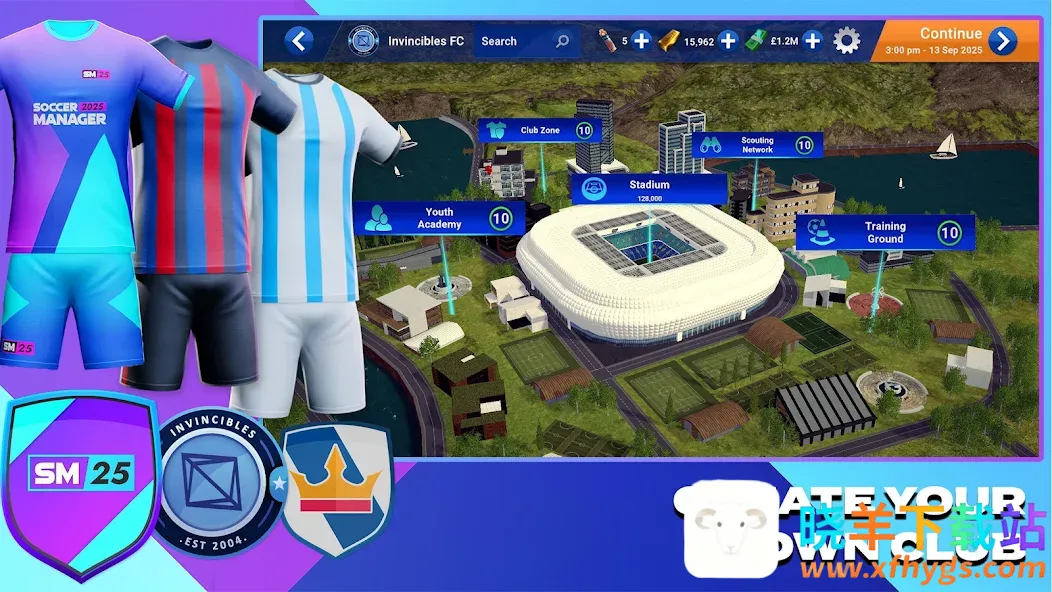Select the Scouting Network label

(757, 145)
